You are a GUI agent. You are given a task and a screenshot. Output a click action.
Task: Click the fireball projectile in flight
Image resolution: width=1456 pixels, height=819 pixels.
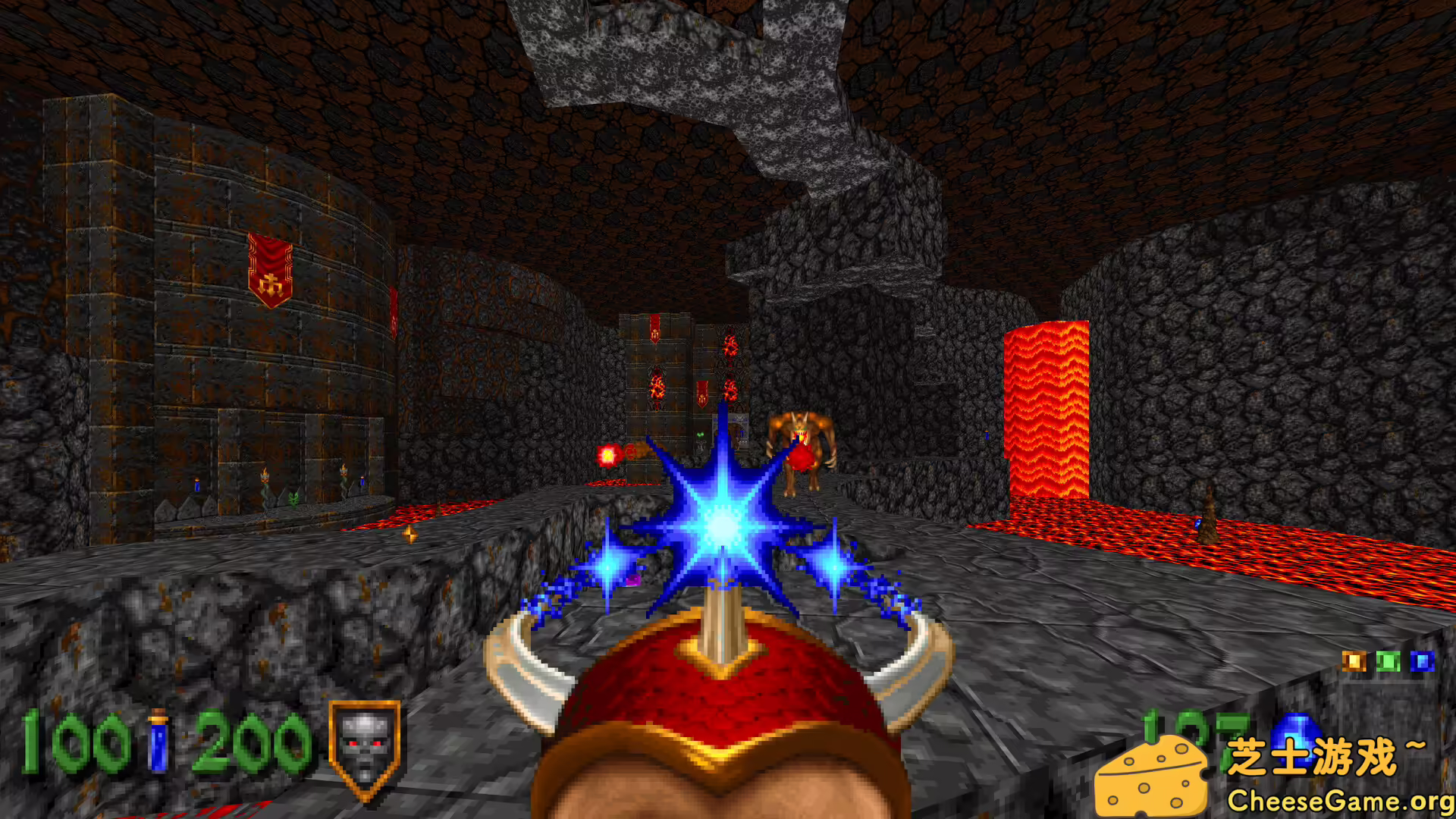[x=609, y=454]
